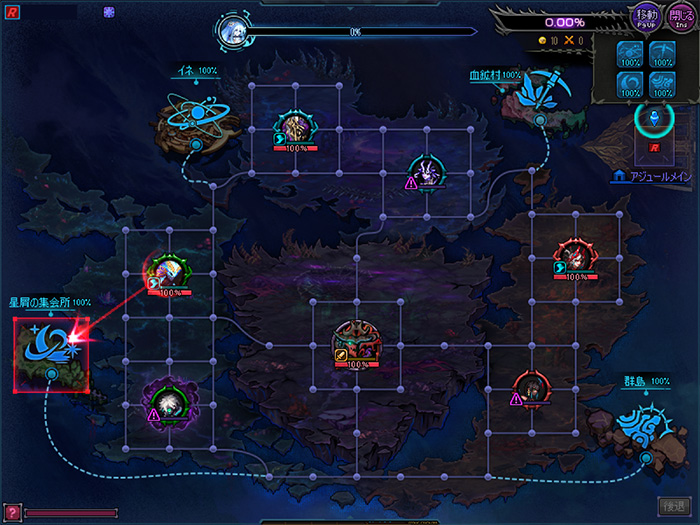
Task: Select the red-ringed enemy node below 血鉱村
Action: (575, 257)
